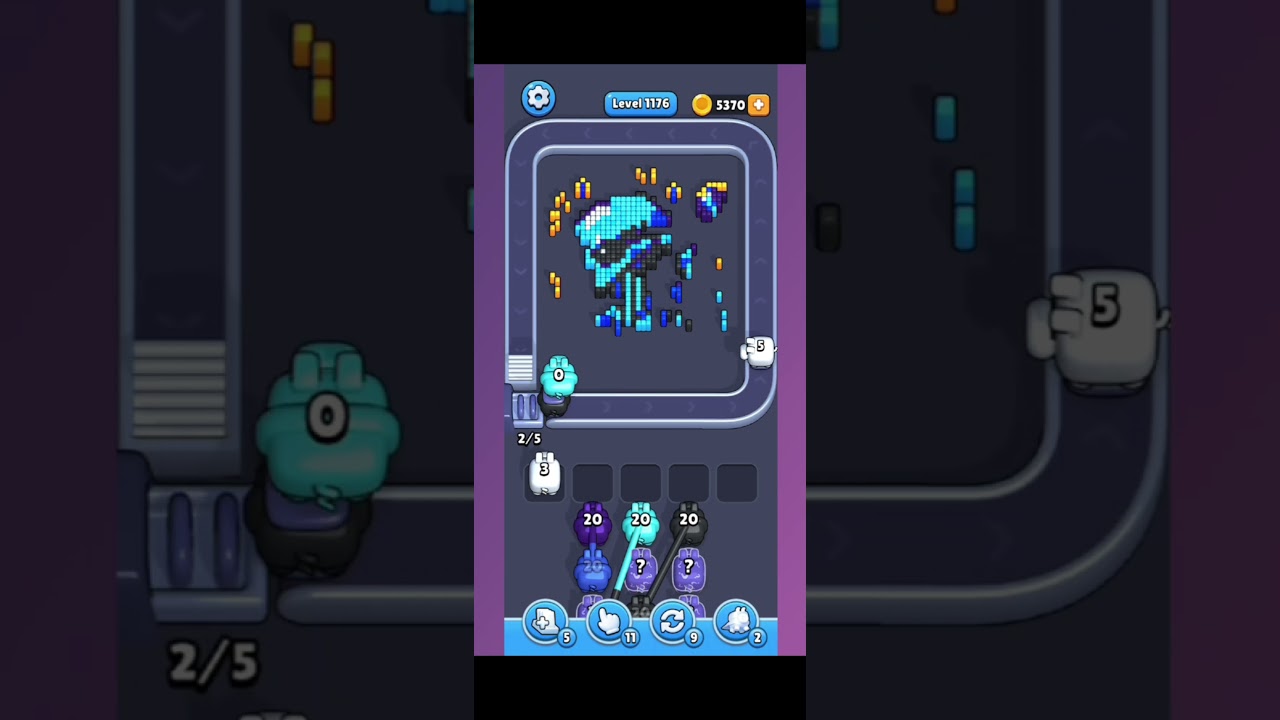Reveal the left mystery creature marked with ?
The height and width of the screenshot is (720, 1280).
pyautogui.click(x=641, y=570)
